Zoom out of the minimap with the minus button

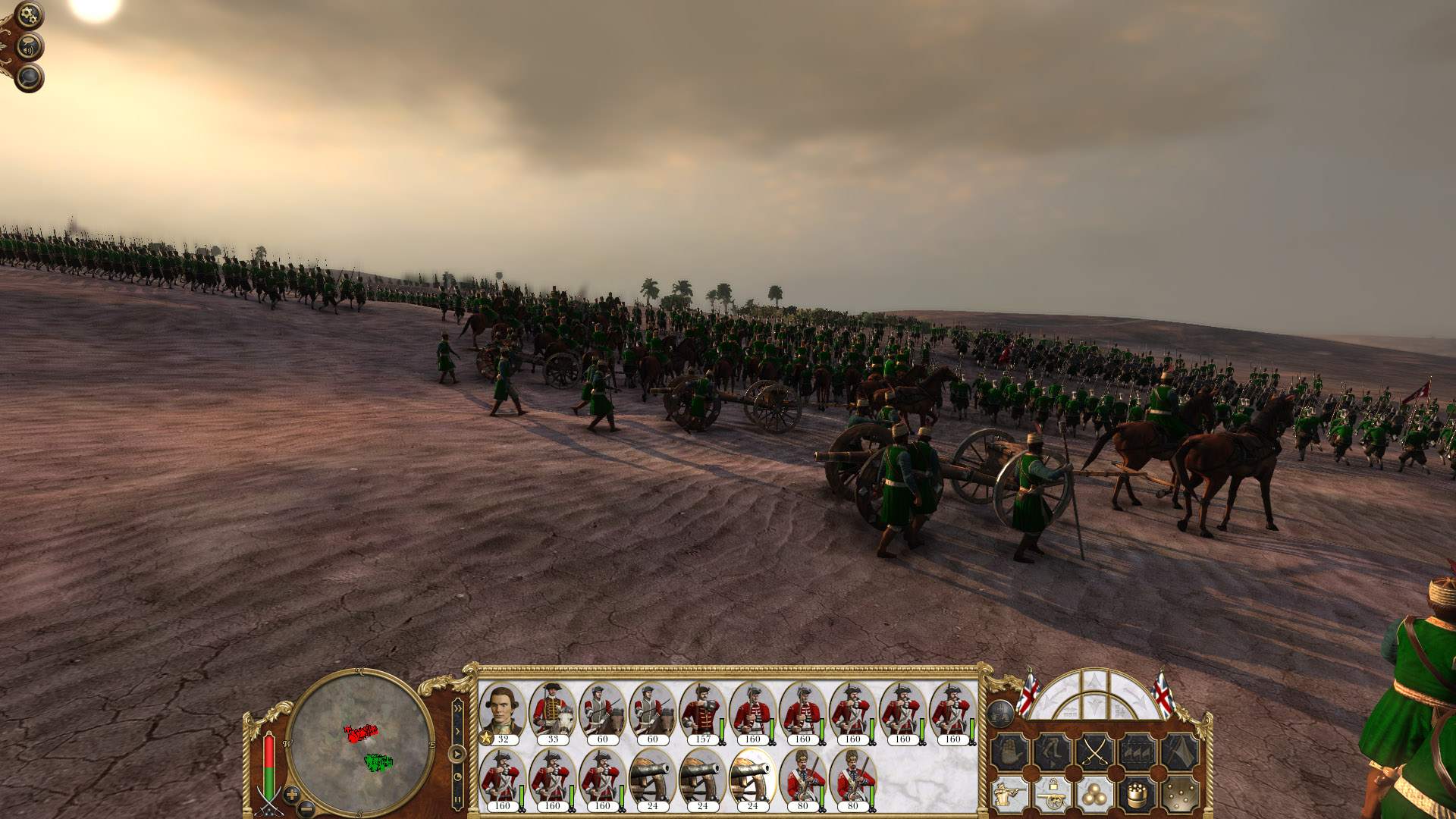point(306,808)
